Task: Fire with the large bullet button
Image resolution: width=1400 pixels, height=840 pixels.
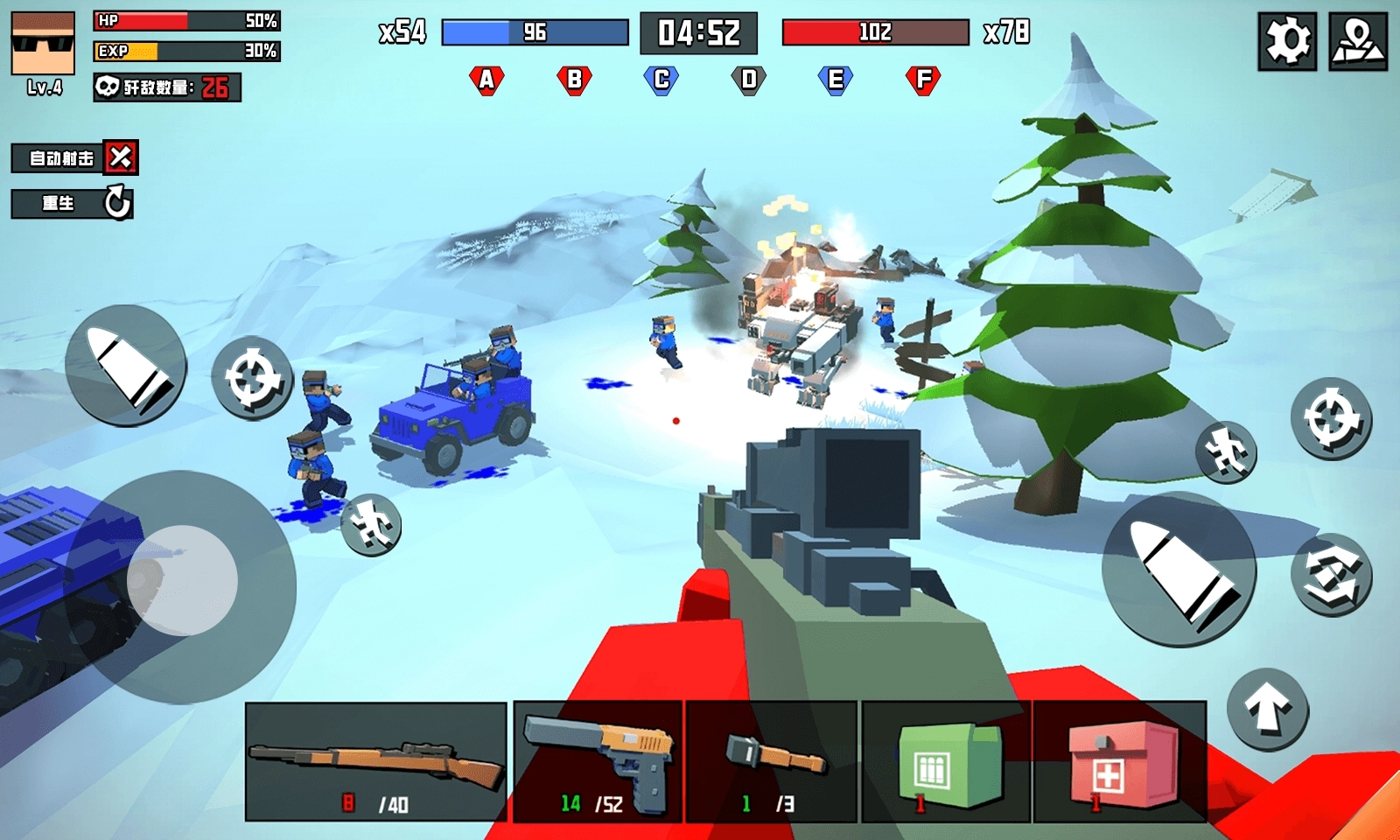Action: [1179, 570]
